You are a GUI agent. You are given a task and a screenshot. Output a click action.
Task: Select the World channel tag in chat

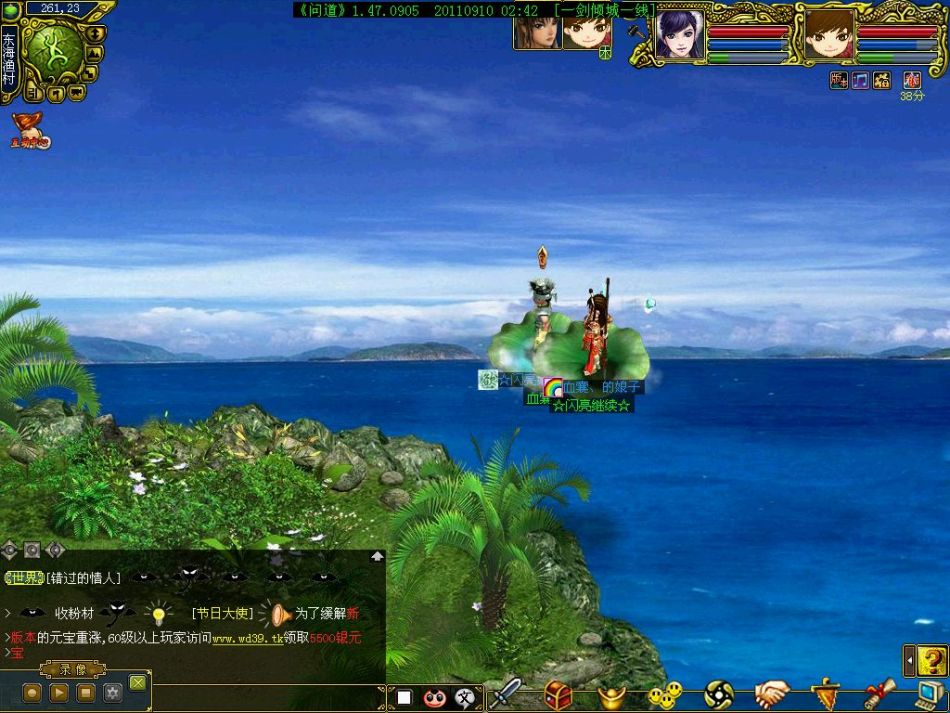23,578
